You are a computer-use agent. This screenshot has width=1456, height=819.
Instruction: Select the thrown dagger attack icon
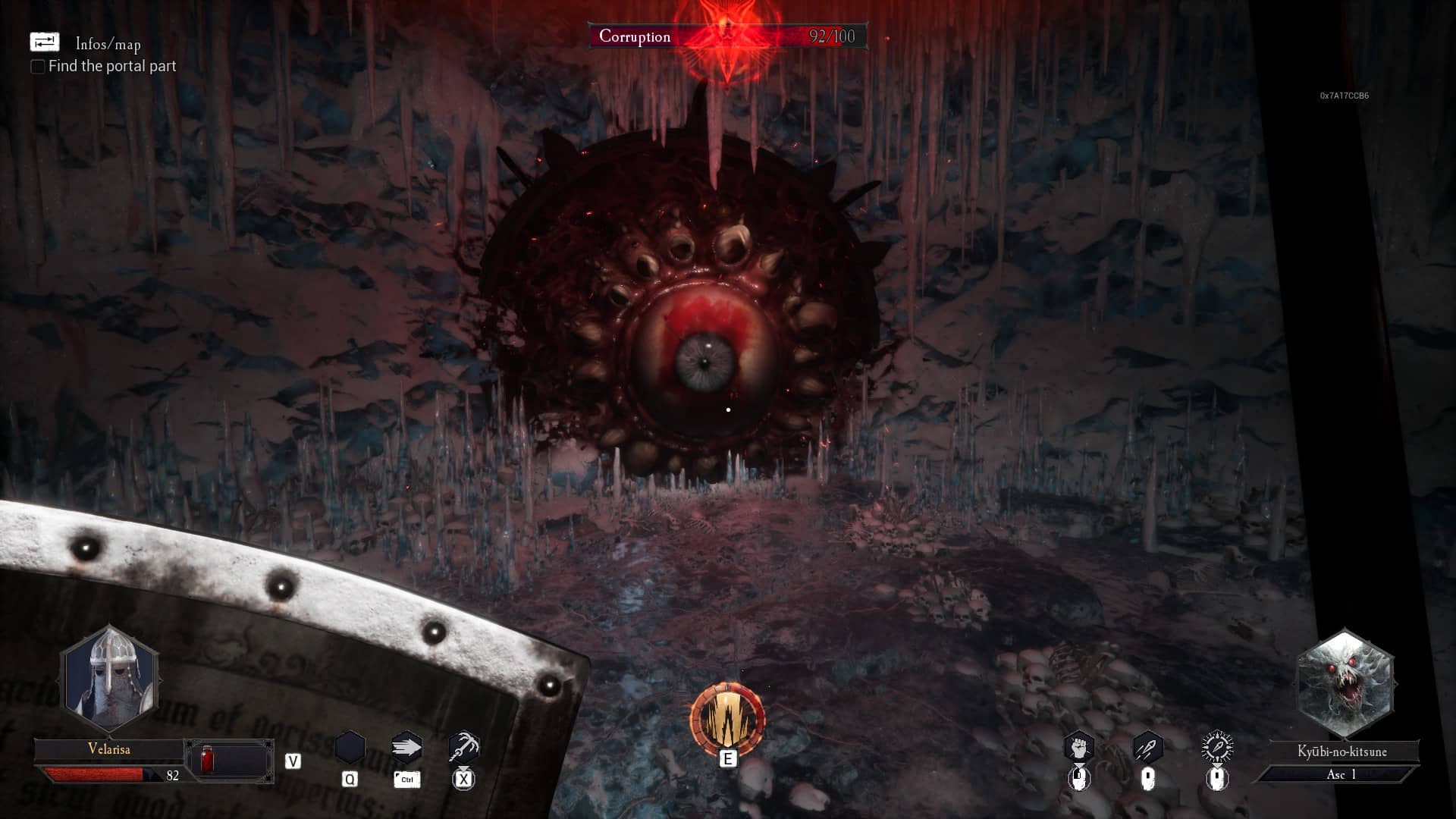[x=1148, y=748]
